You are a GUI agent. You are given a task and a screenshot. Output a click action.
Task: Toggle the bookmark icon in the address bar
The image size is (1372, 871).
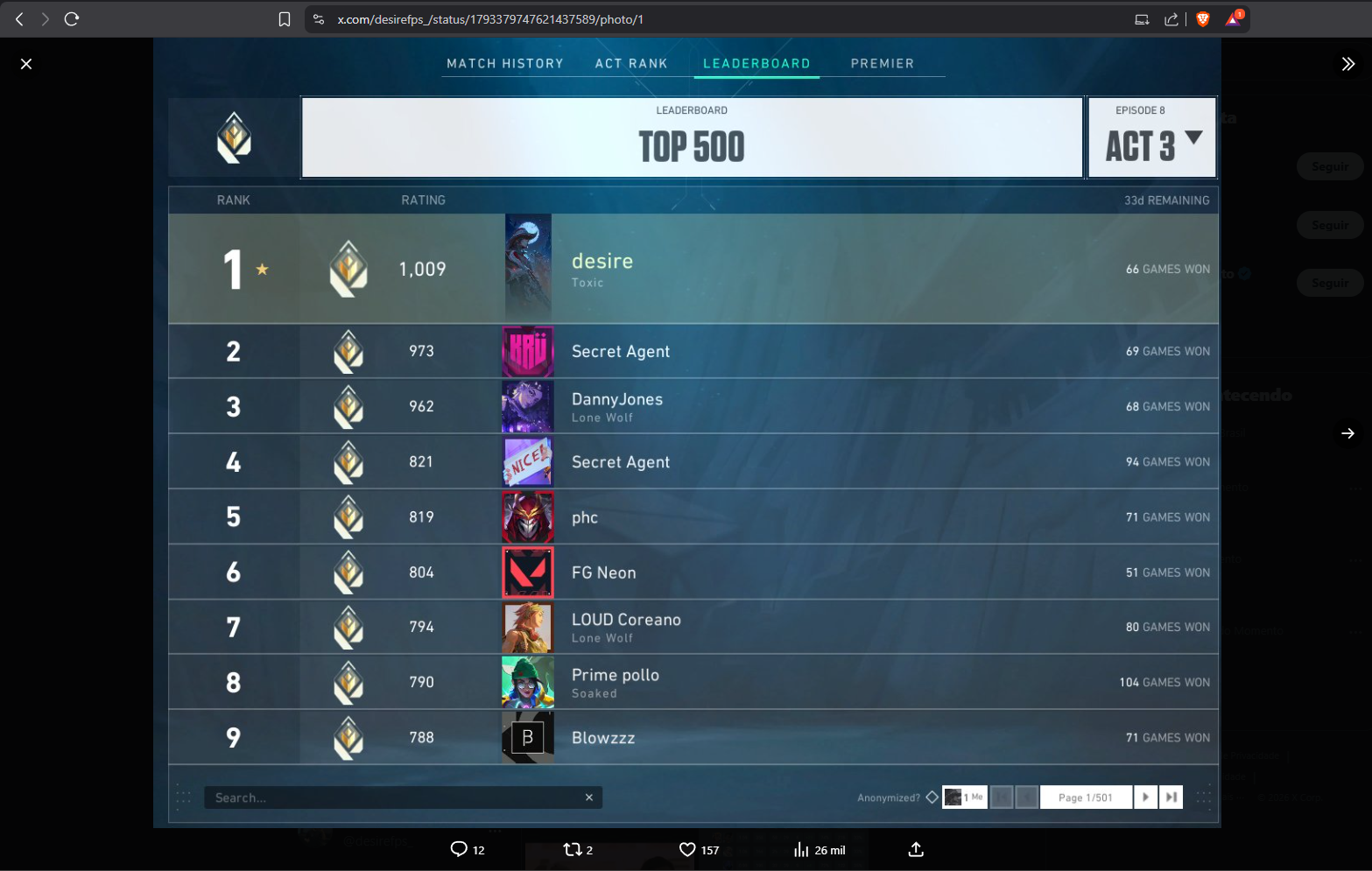tap(285, 18)
